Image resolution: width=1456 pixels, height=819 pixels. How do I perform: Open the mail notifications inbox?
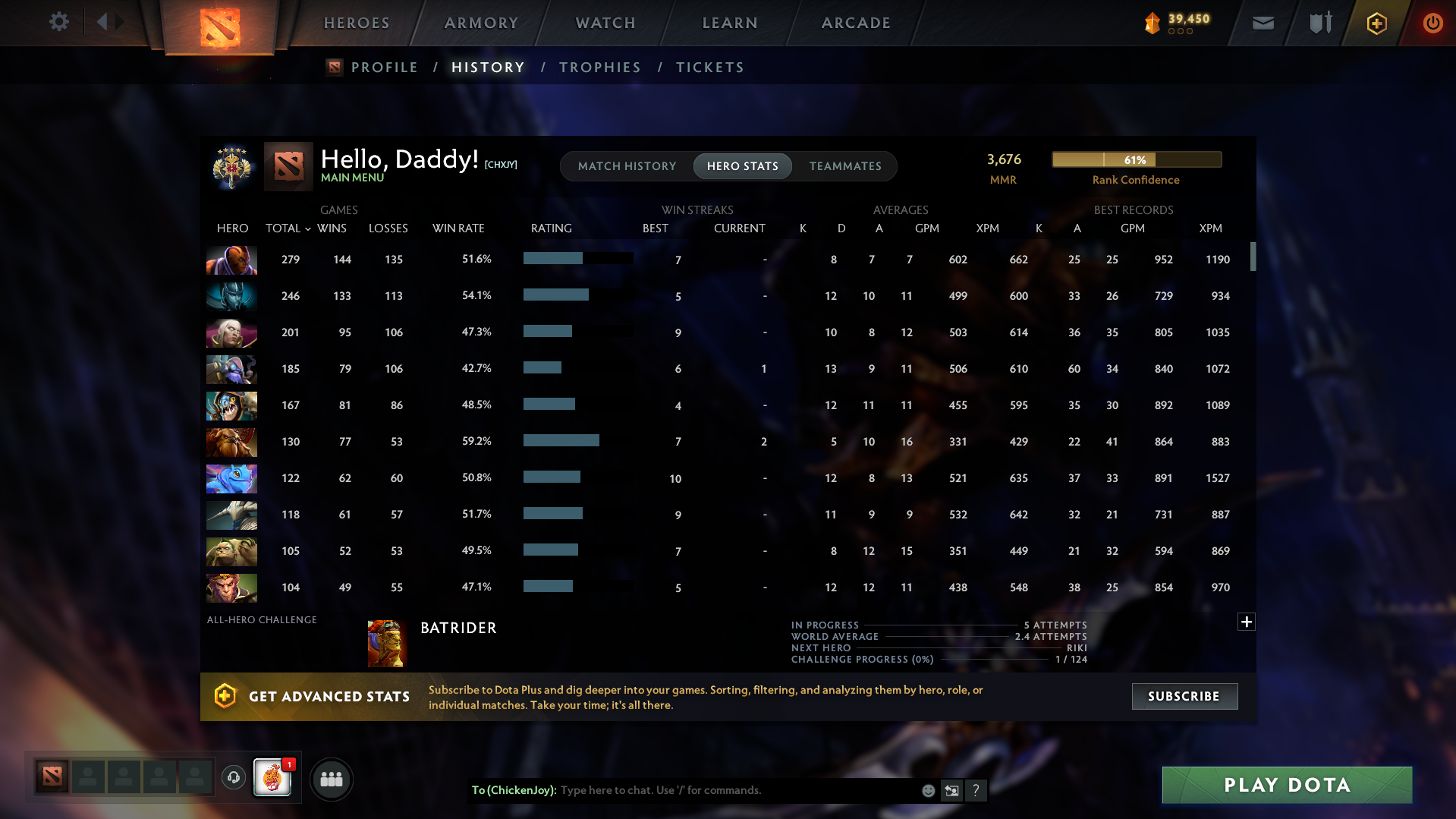point(1262,24)
